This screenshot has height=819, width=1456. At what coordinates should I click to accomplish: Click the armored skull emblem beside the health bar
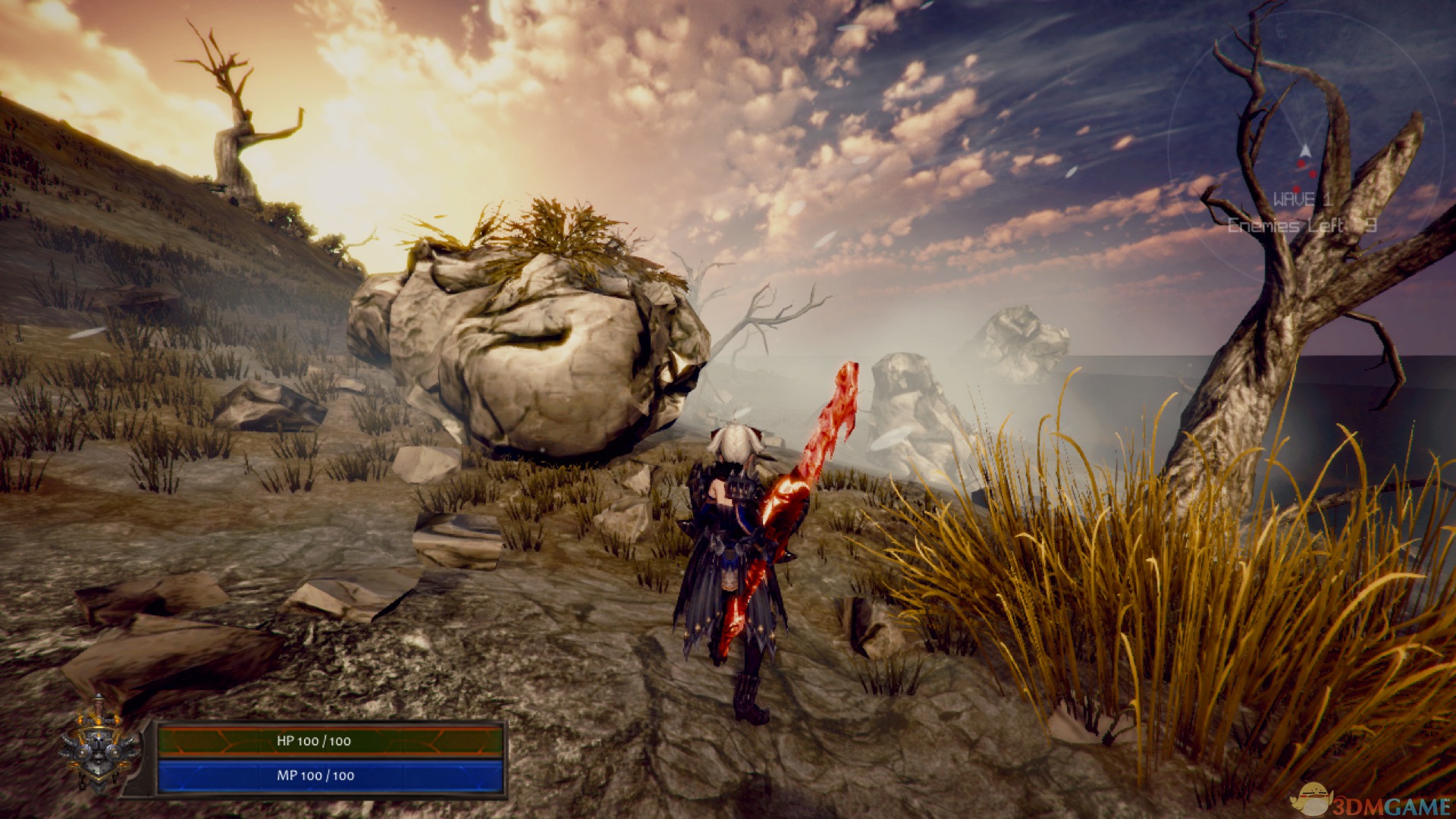pyautogui.click(x=99, y=745)
